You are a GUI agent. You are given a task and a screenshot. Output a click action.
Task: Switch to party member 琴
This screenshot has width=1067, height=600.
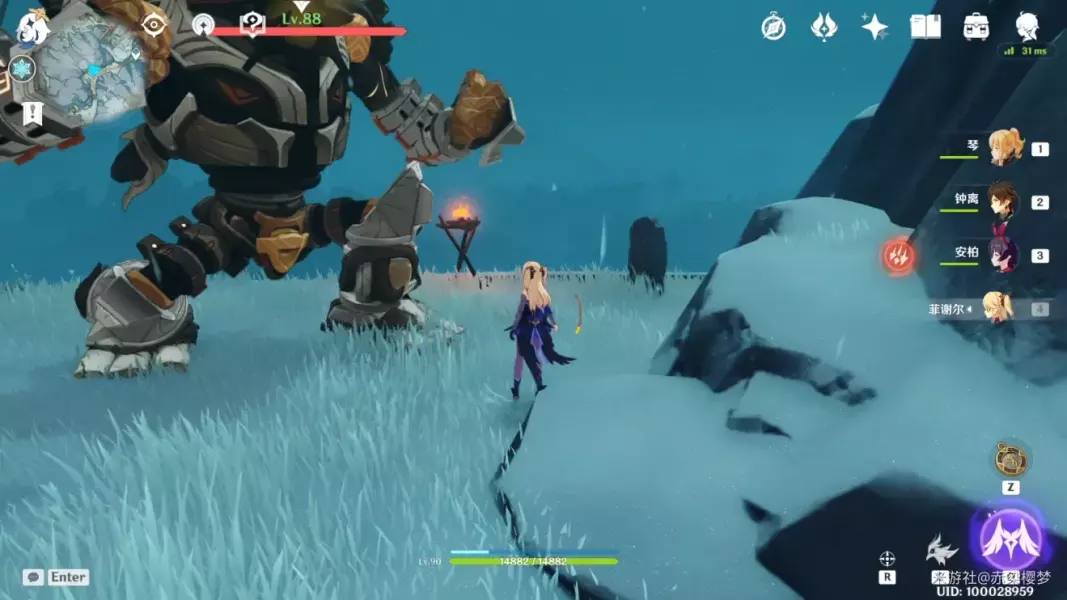(x=1003, y=148)
